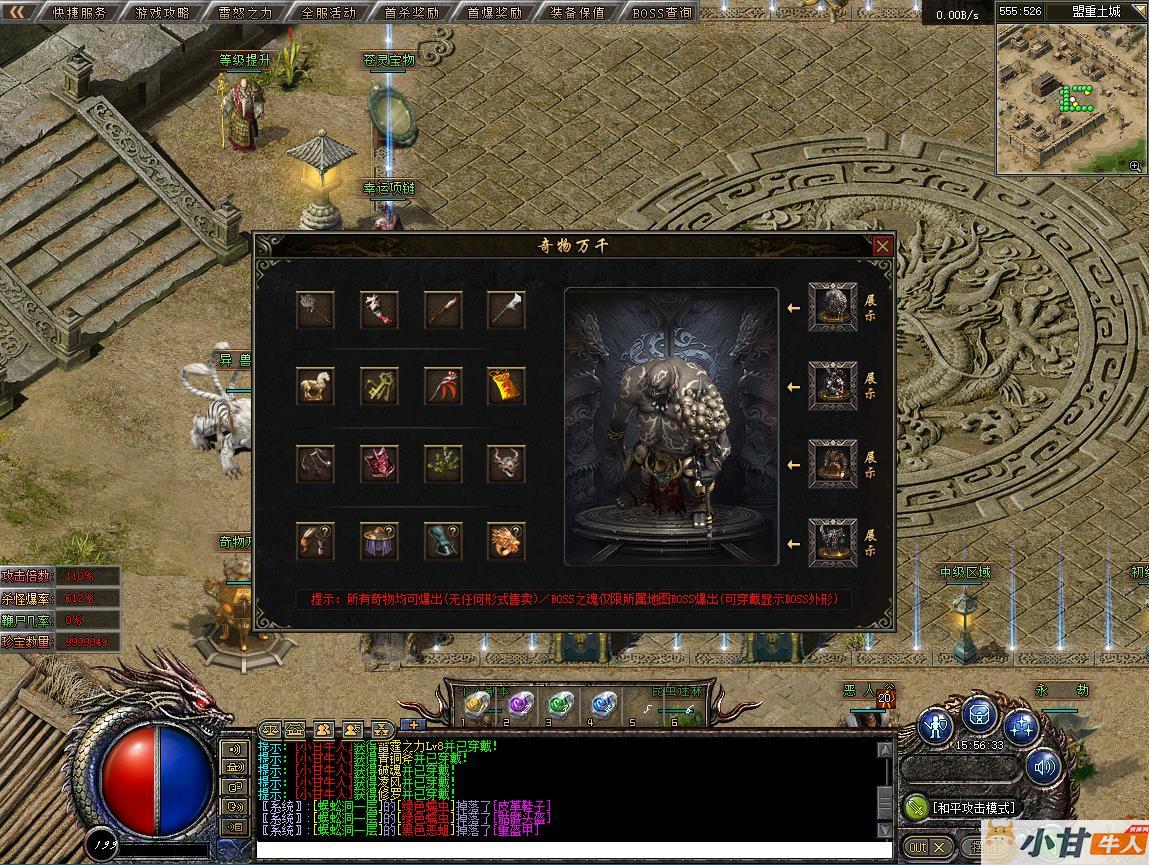Open the 装备保值 menu
Image resolution: width=1149 pixels, height=865 pixels.
577,13
